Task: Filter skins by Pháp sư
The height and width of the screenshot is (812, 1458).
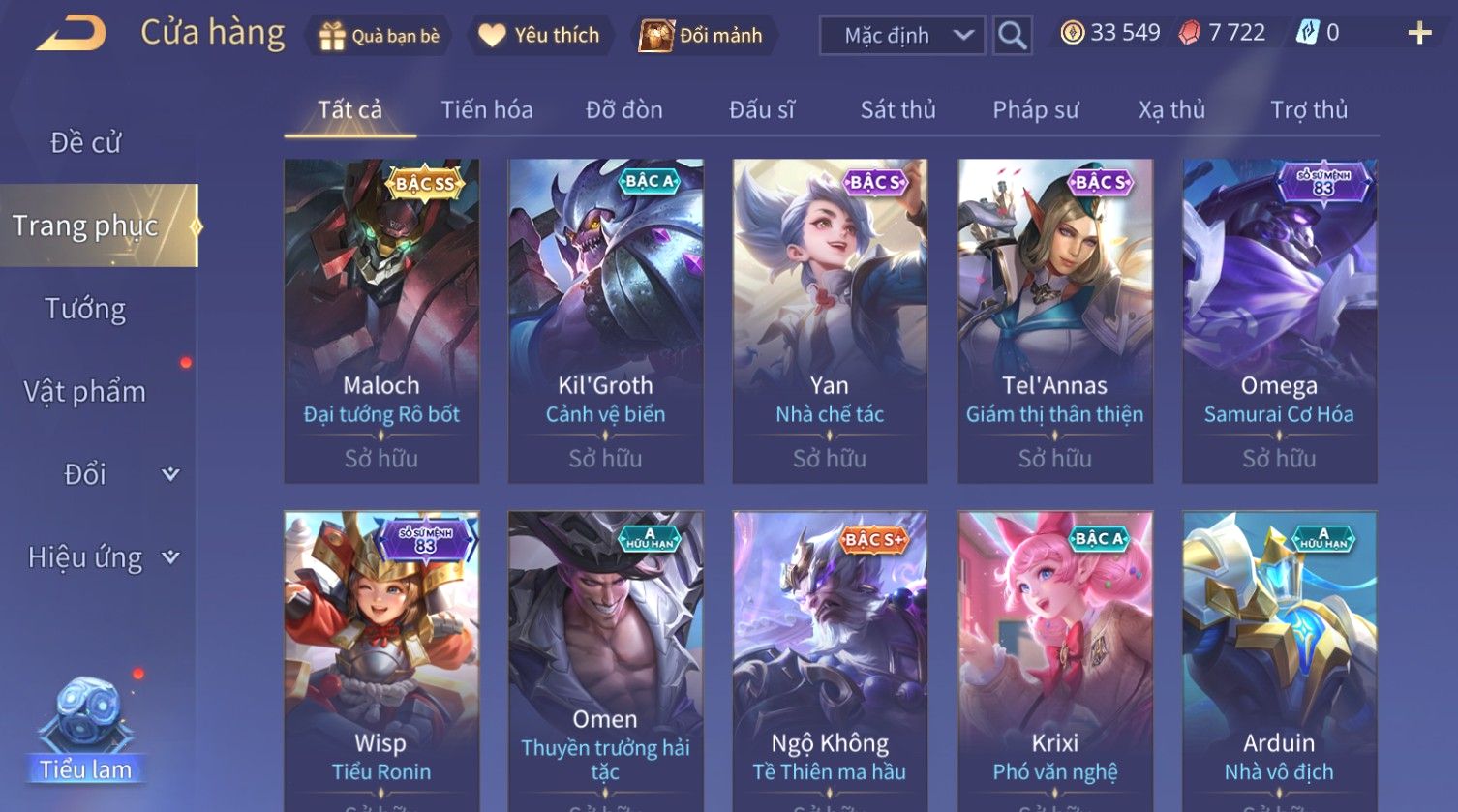Action: coord(1035,110)
